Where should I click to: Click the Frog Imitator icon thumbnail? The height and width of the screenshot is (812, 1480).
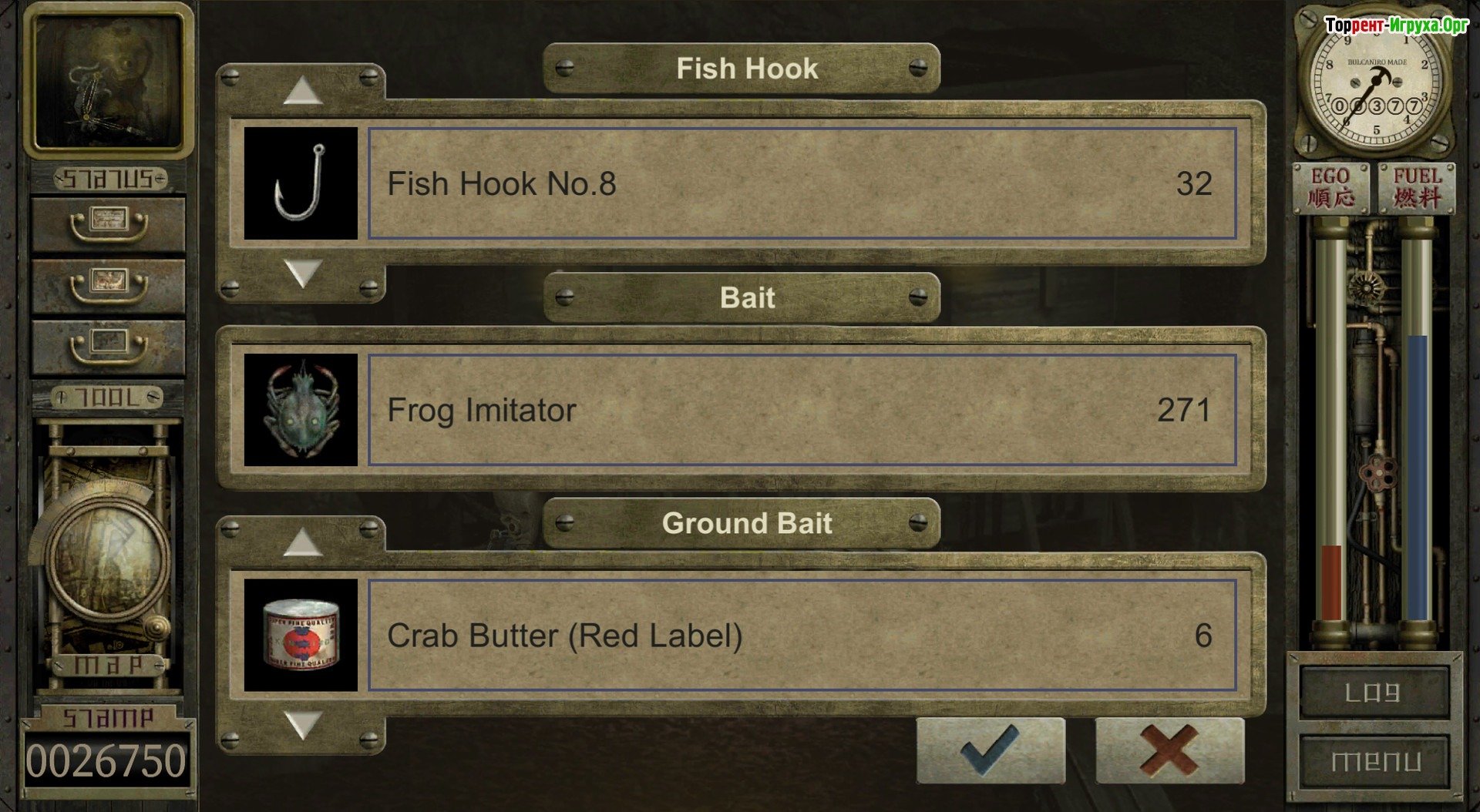pos(301,410)
